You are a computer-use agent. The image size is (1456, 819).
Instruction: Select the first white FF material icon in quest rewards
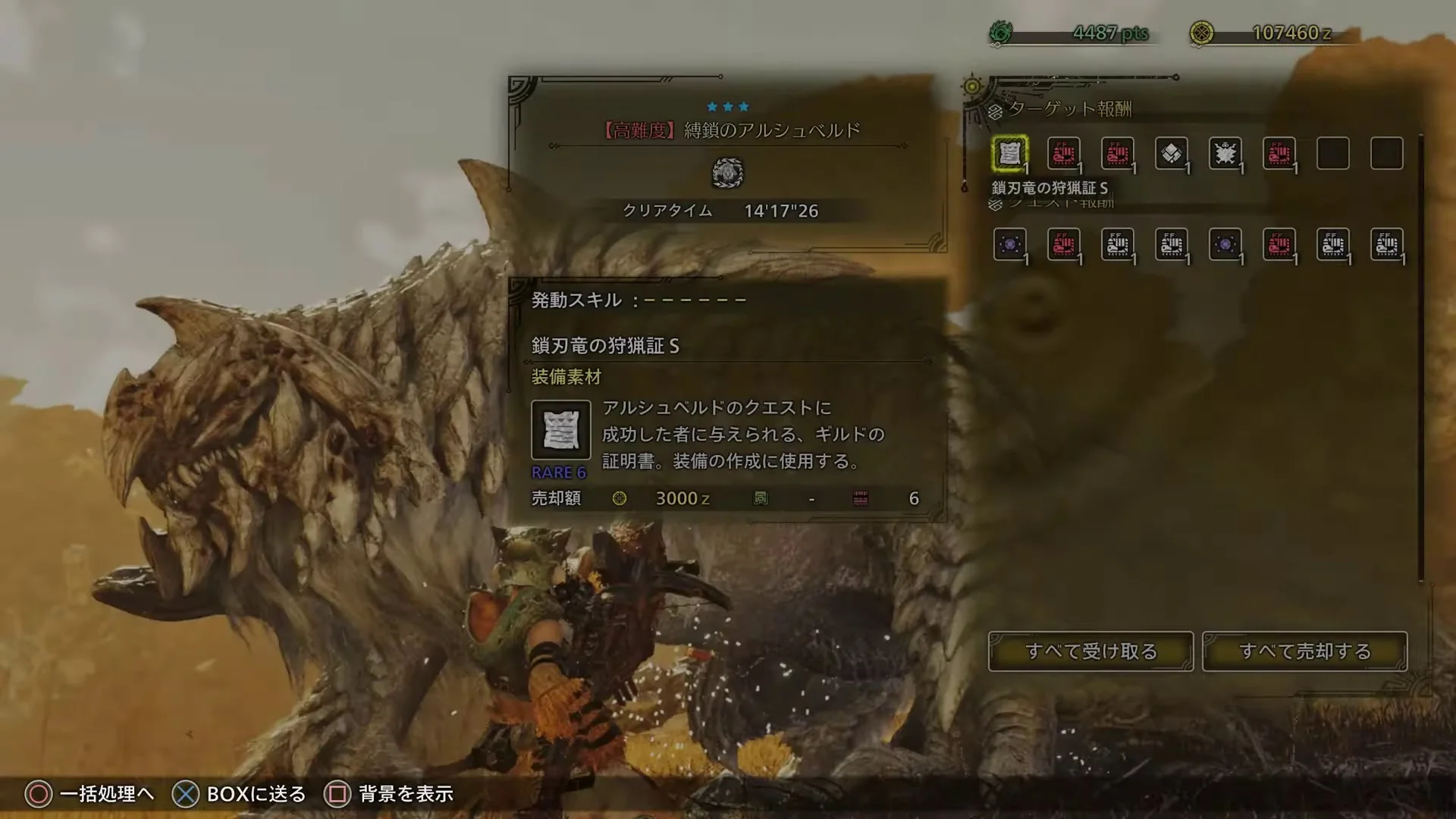pos(1119,244)
